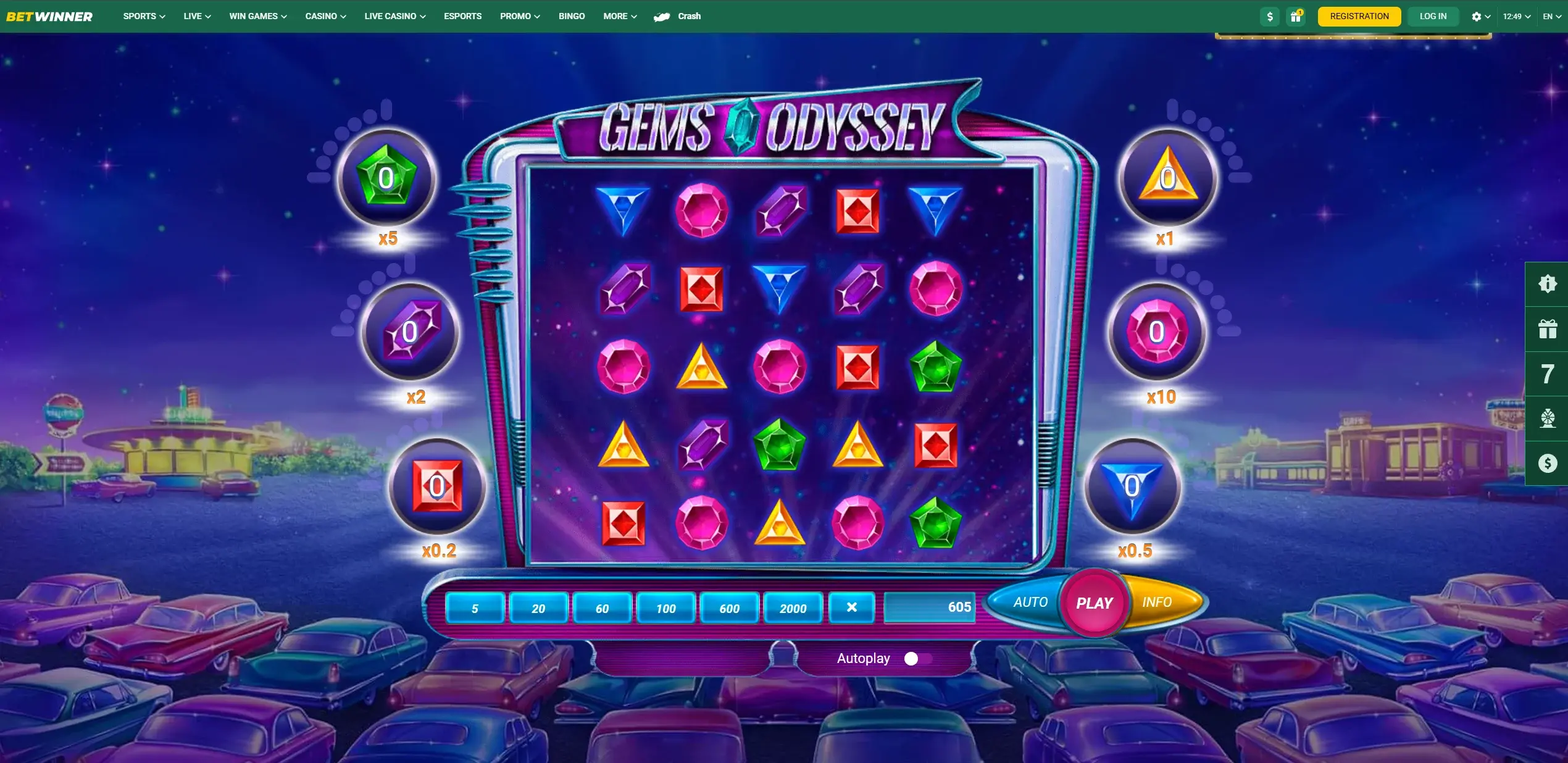
Task: Pick the 100 bet button
Action: point(665,608)
